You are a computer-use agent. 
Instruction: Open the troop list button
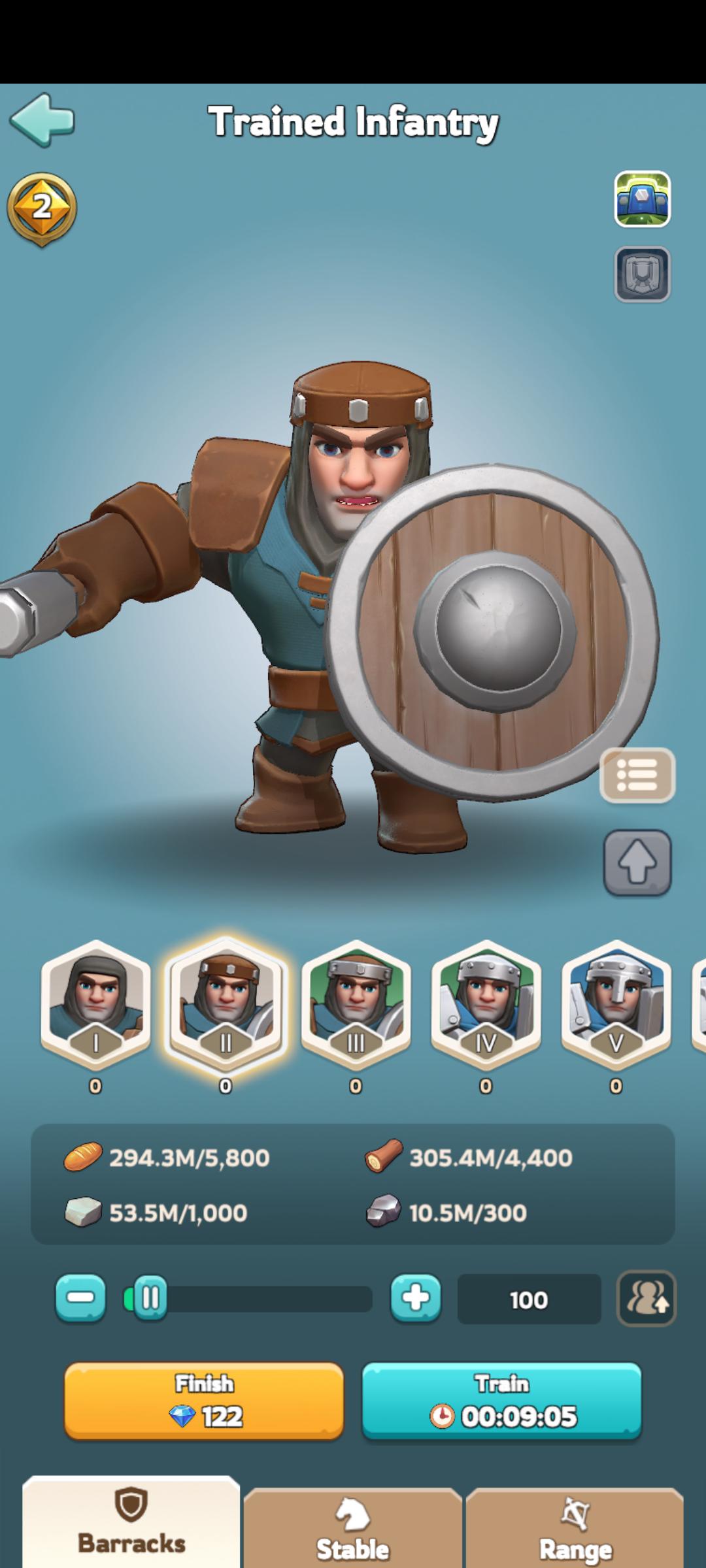(x=637, y=776)
